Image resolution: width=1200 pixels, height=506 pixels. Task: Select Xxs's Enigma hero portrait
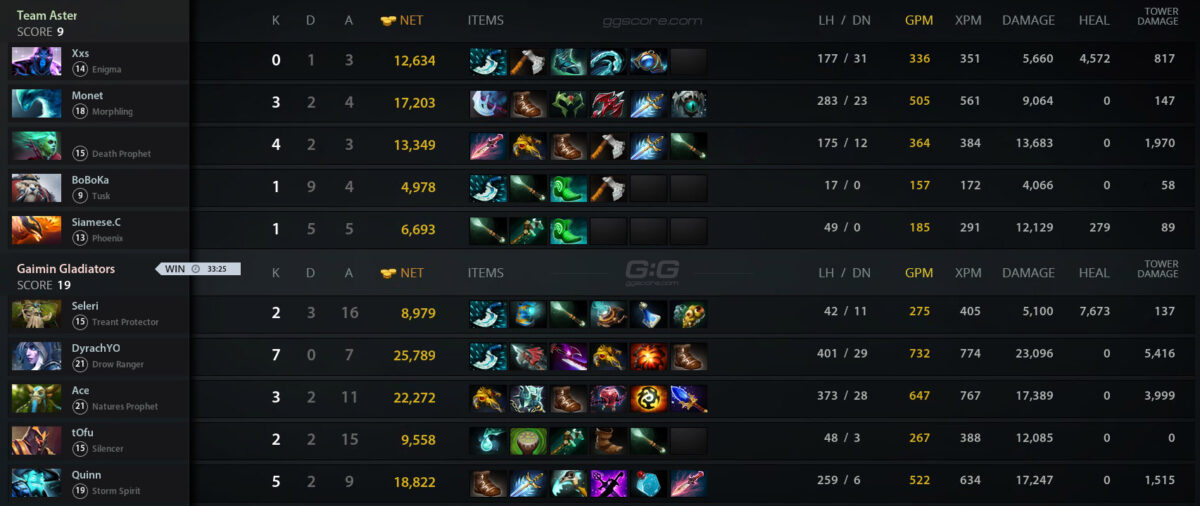pyautogui.click(x=37, y=61)
